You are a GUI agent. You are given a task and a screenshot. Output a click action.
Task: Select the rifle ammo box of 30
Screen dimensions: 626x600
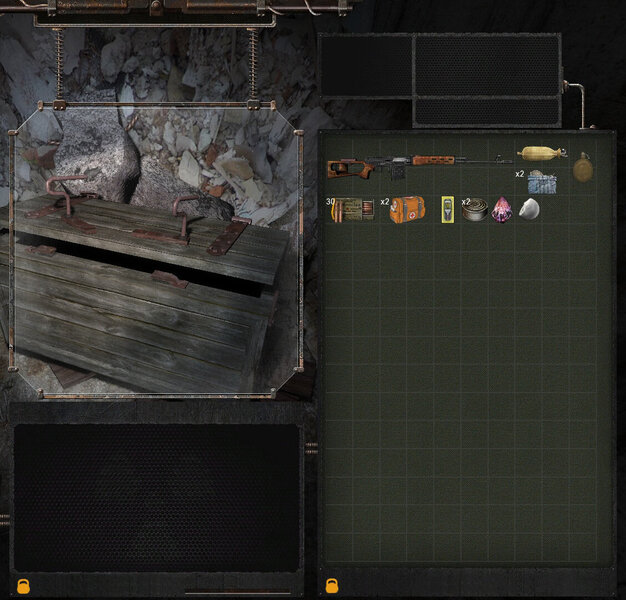pyautogui.click(x=353, y=209)
